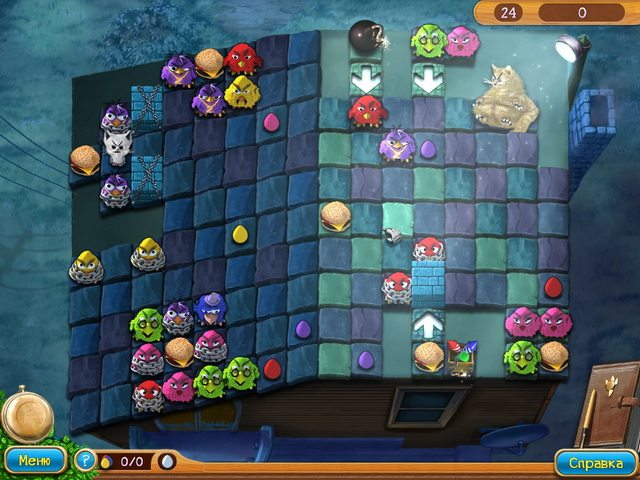
Task: Select the green chick beside the bomb
Action: coord(427,41)
